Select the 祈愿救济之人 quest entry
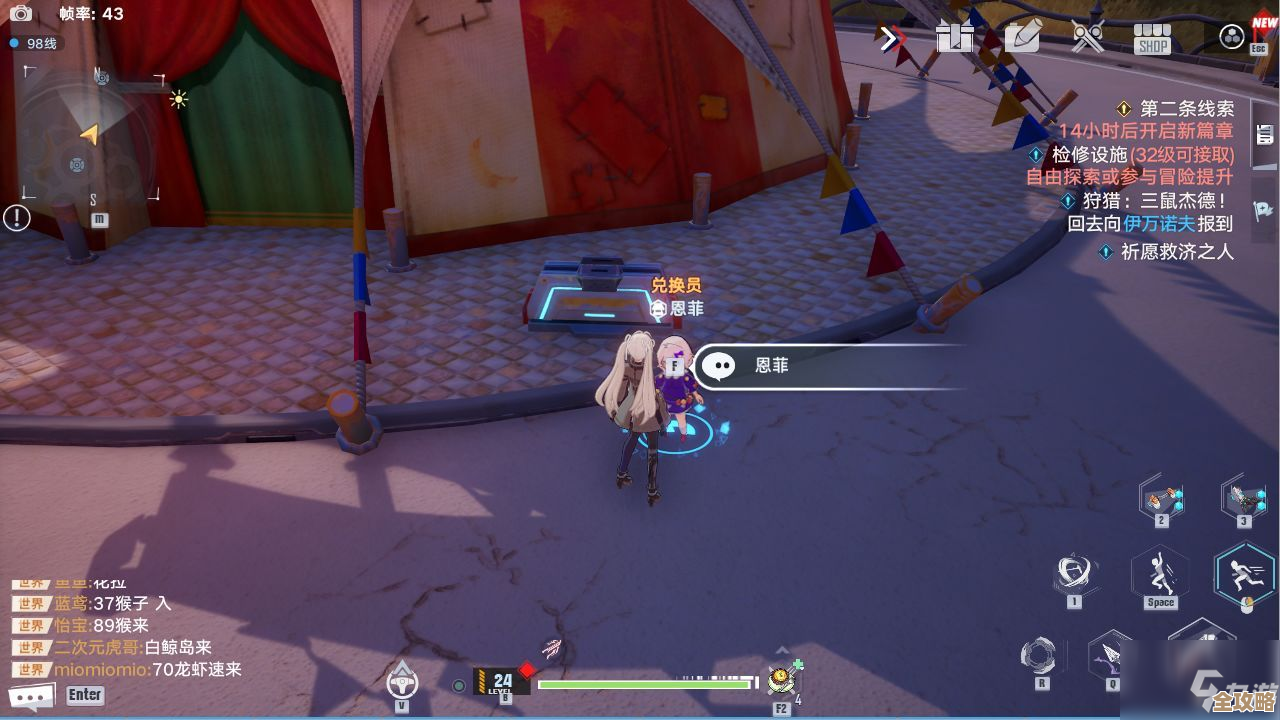Viewport: 1280px width, 720px height. tap(1176, 252)
